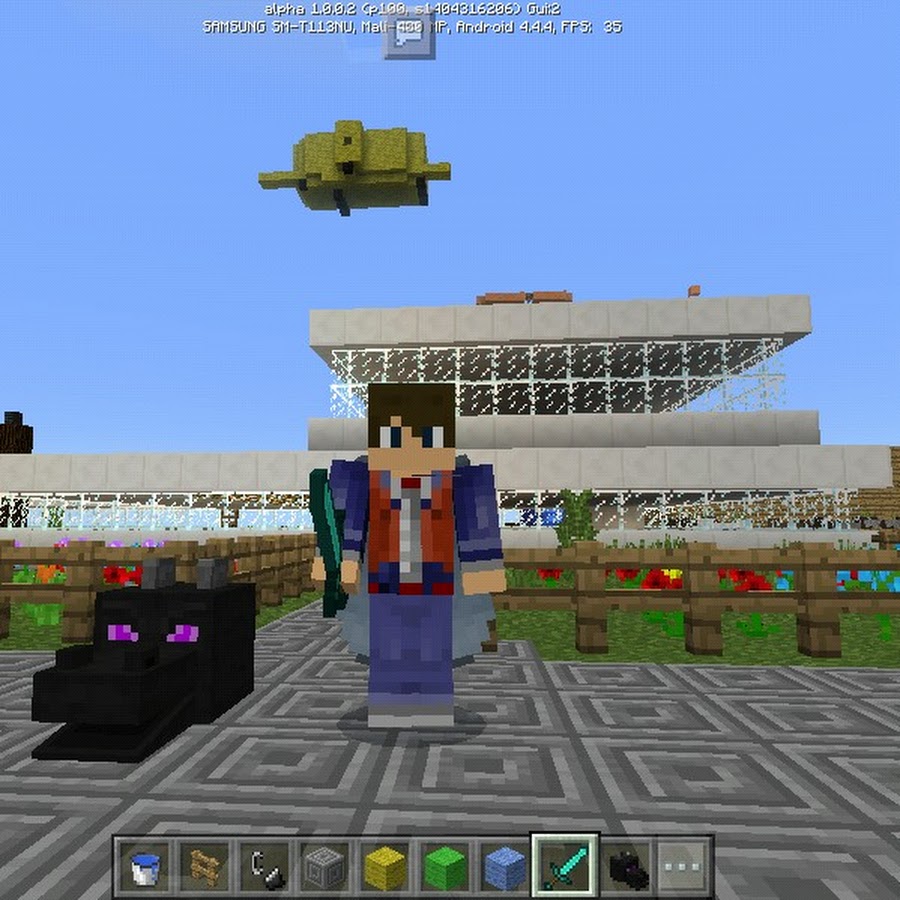Image resolution: width=900 pixels, height=900 pixels.
Task: Select the wooden fence hotbar slot
Action: click(205, 865)
